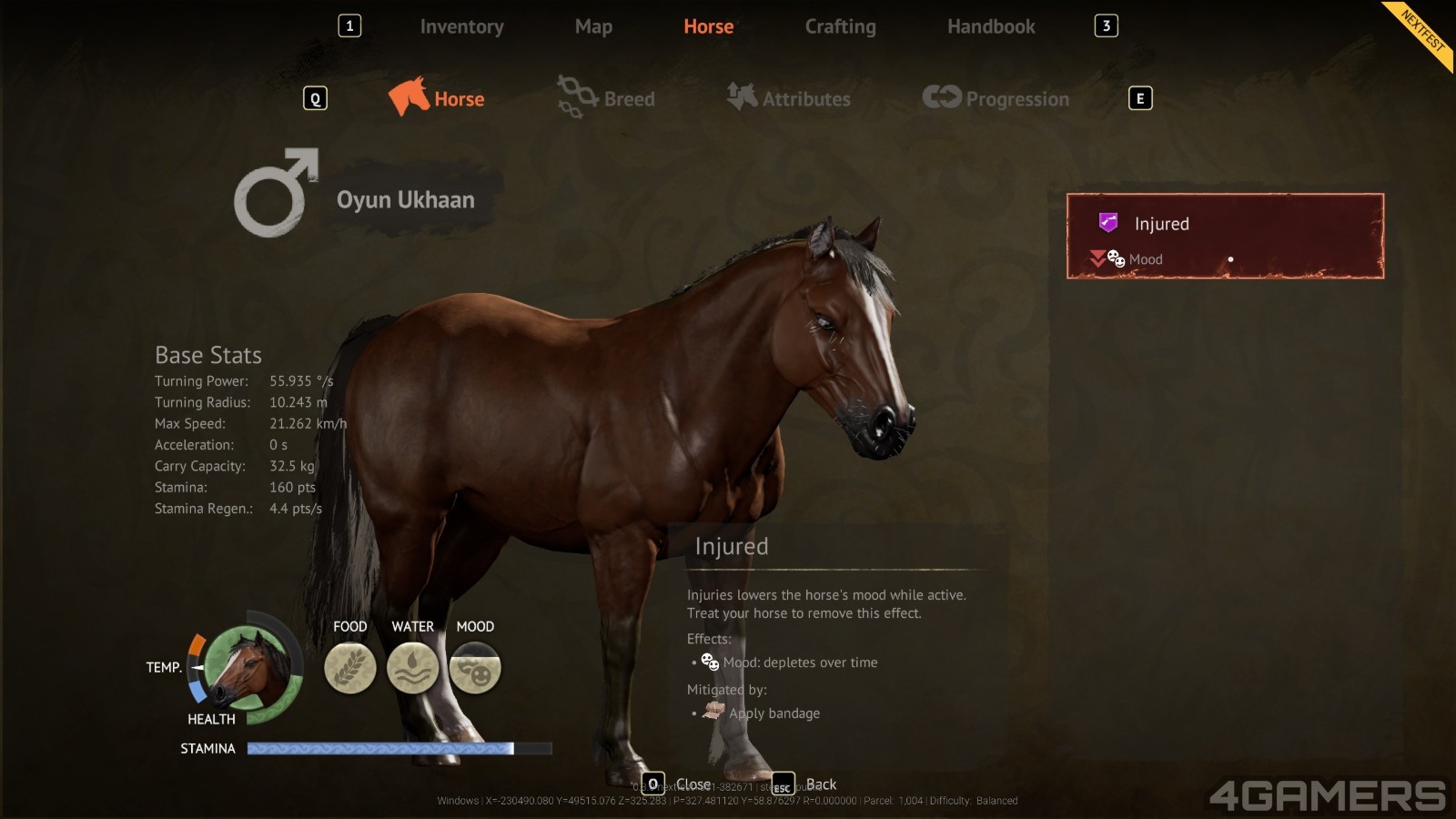Show the Breed sub-tab
The height and width of the screenshot is (819, 1456).
click(x=607, y=98)
